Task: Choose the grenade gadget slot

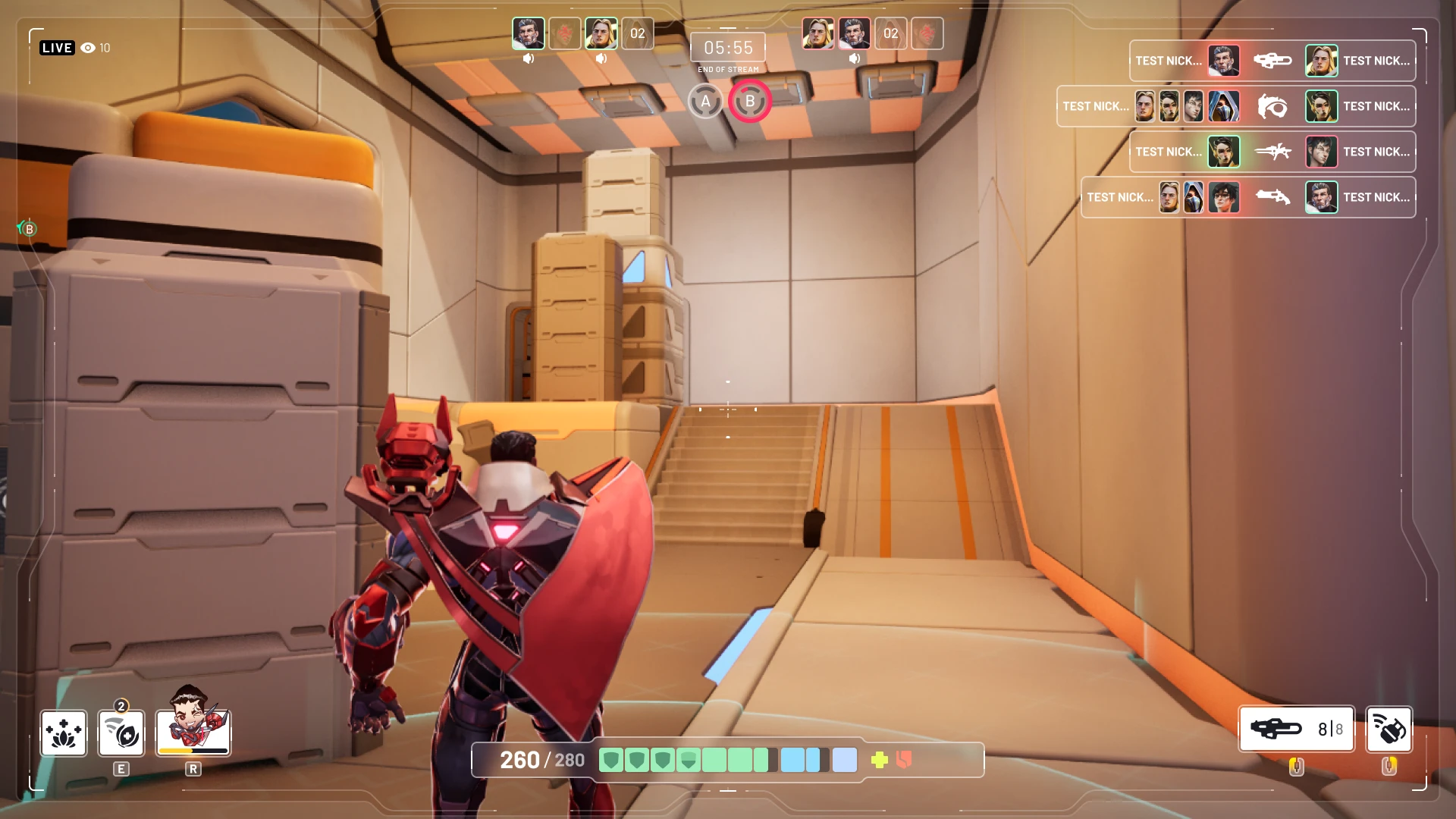Action: tap(1389, 730)
